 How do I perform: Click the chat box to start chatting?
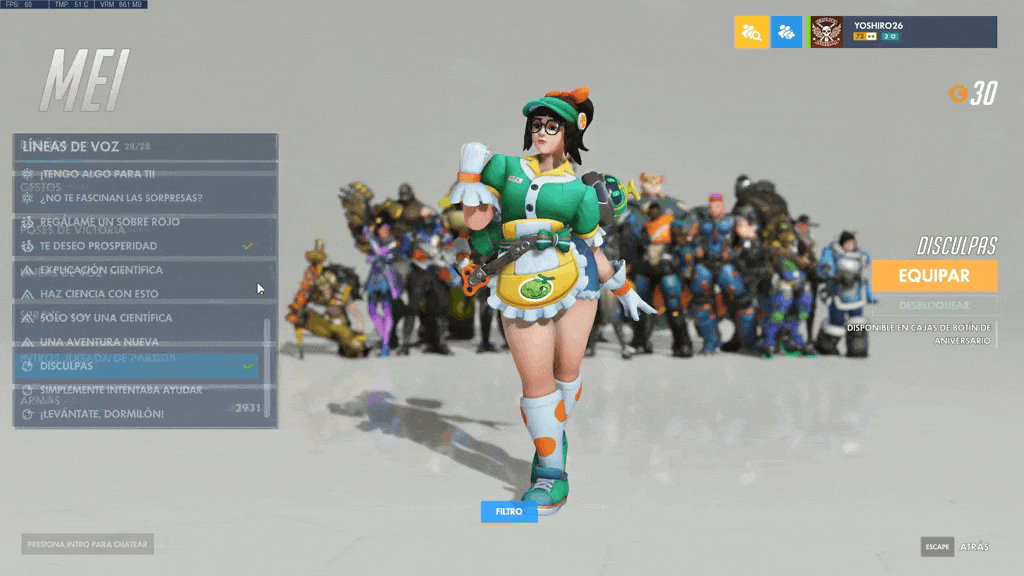click(88, 545)
